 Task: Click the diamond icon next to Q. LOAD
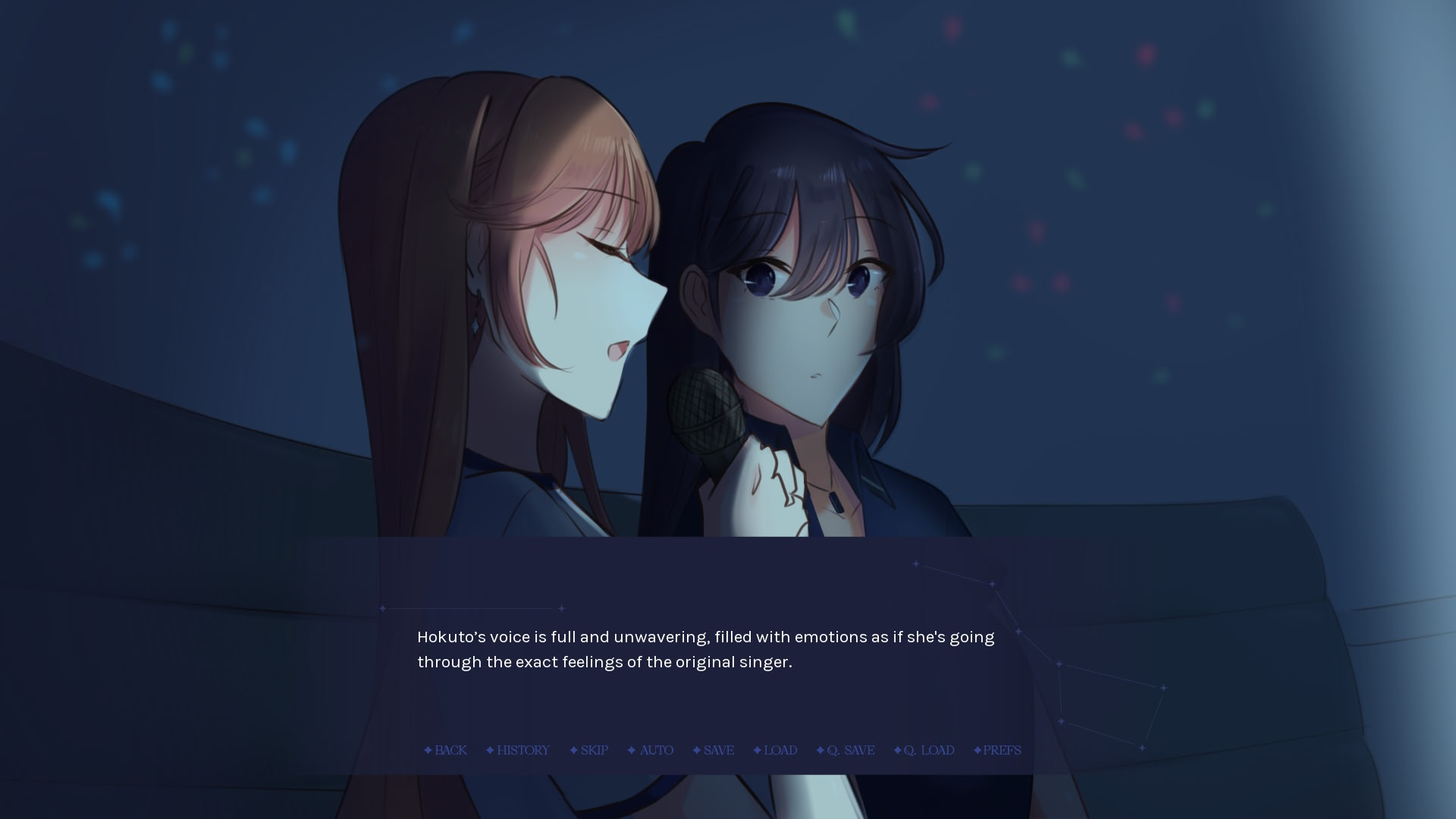coord(898,750)
